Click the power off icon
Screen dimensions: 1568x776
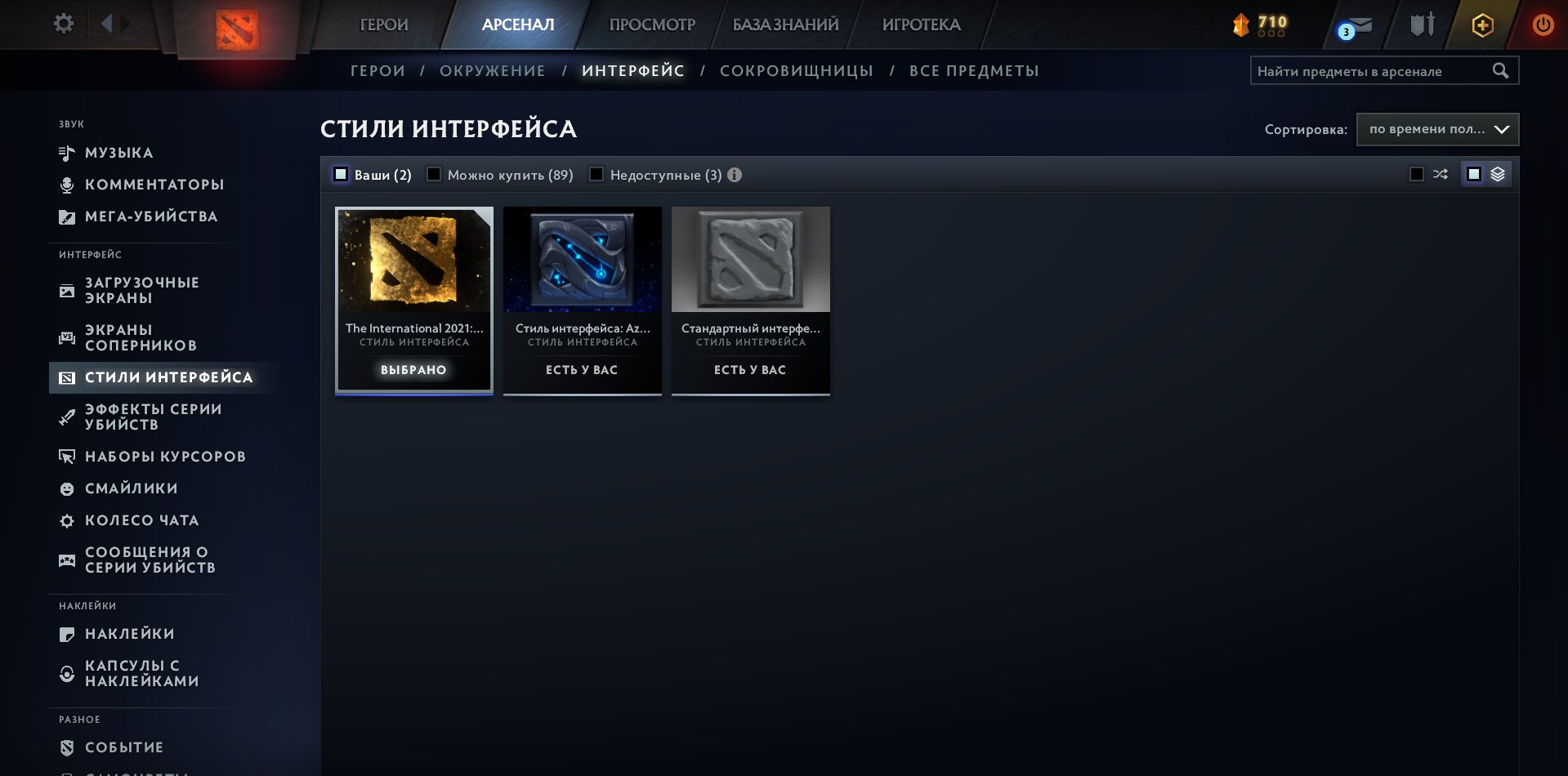tap(1543, 25)
